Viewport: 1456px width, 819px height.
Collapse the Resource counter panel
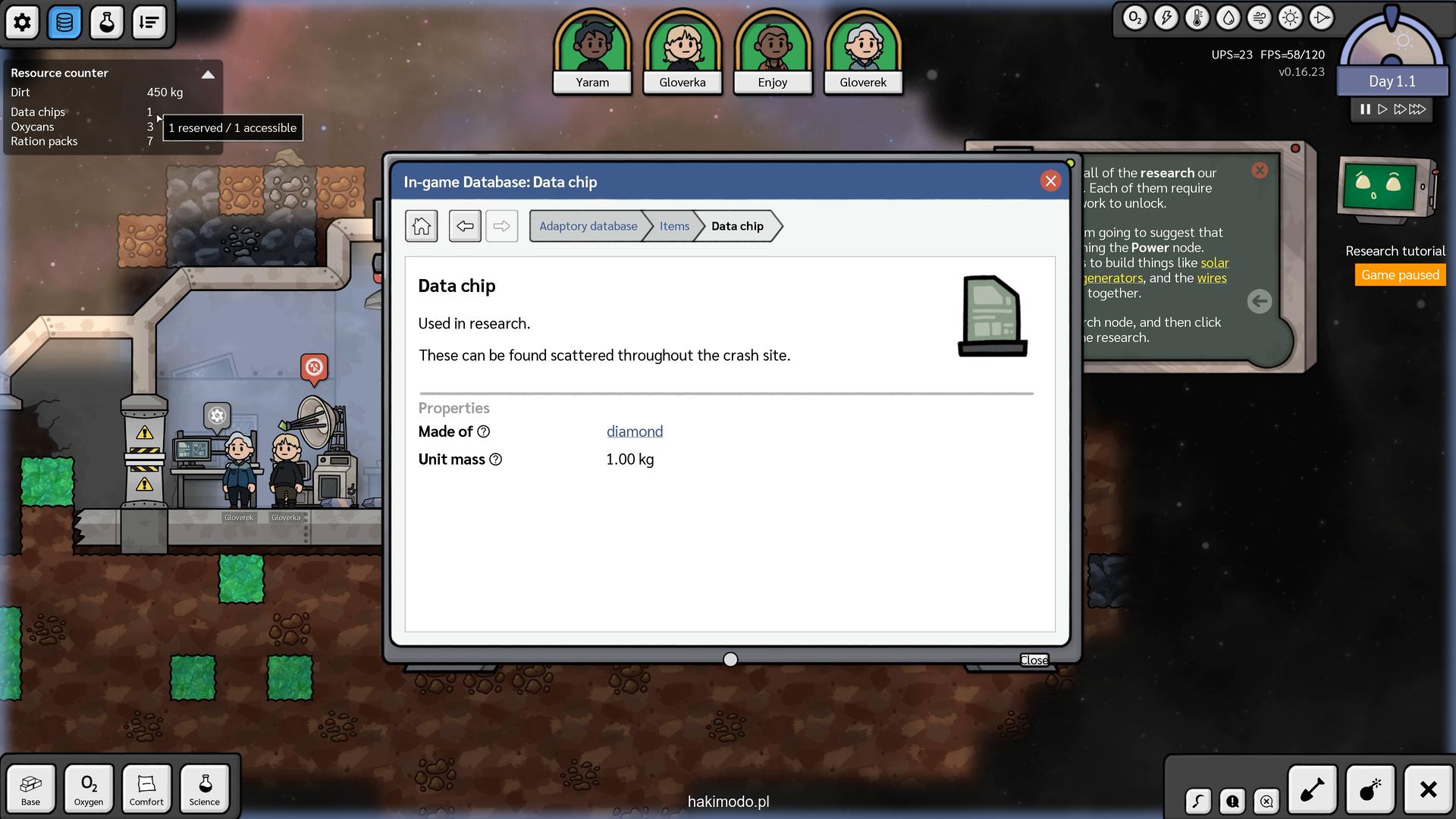coord(208,74)
